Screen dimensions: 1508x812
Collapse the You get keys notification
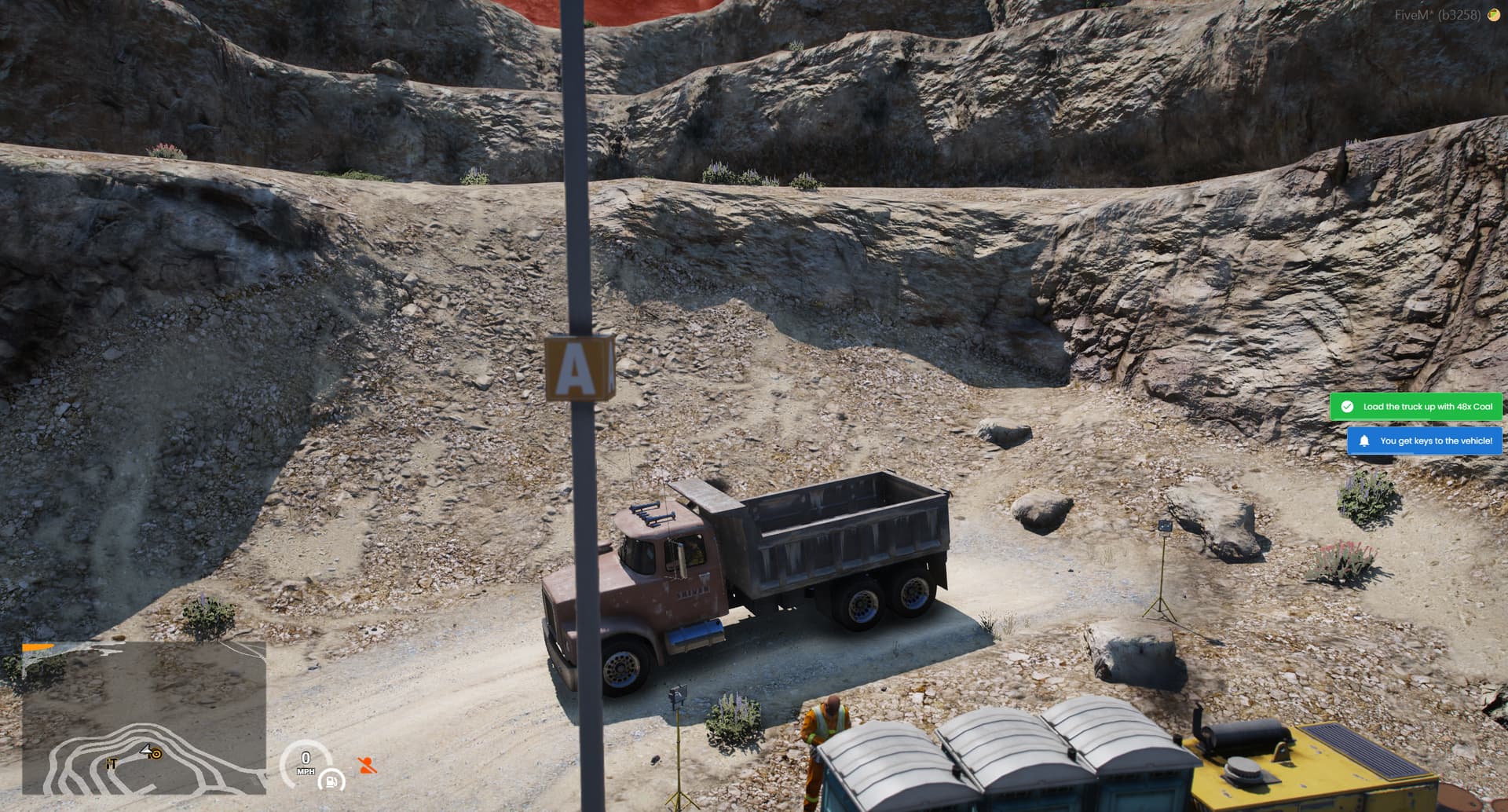coord(1426,441)
